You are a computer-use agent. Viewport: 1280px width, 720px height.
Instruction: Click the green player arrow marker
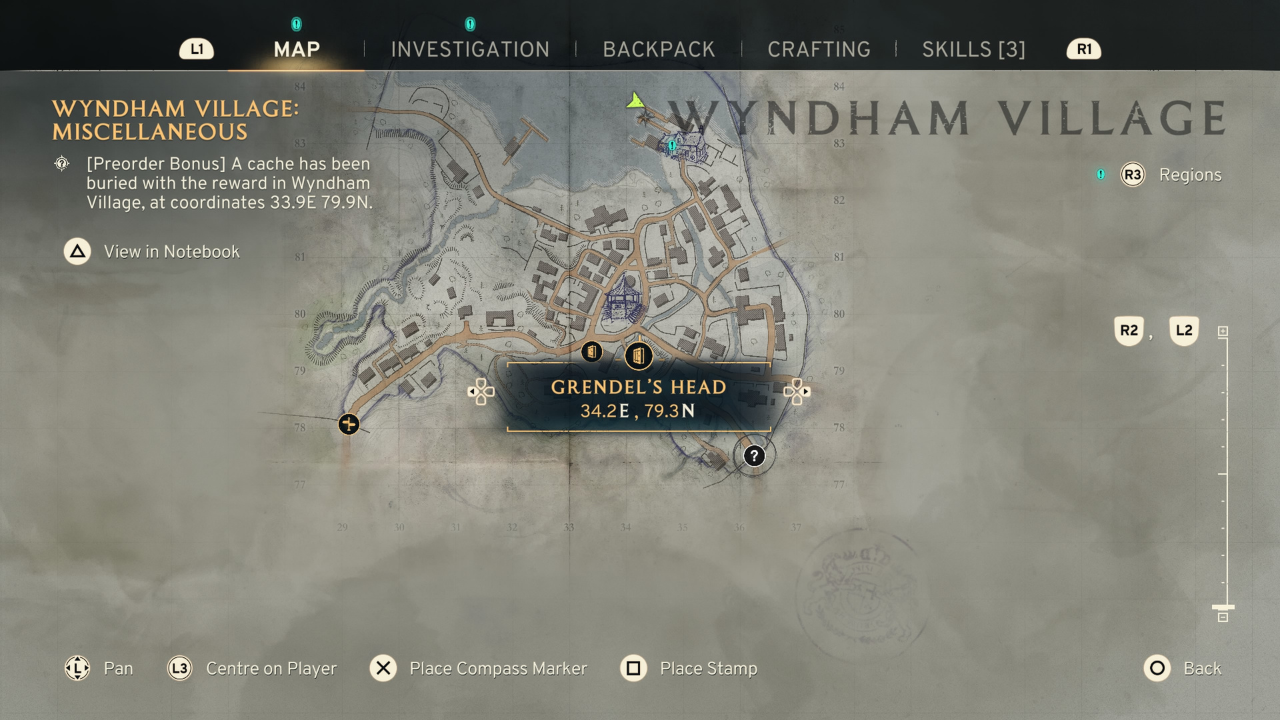tap(634, 100)
